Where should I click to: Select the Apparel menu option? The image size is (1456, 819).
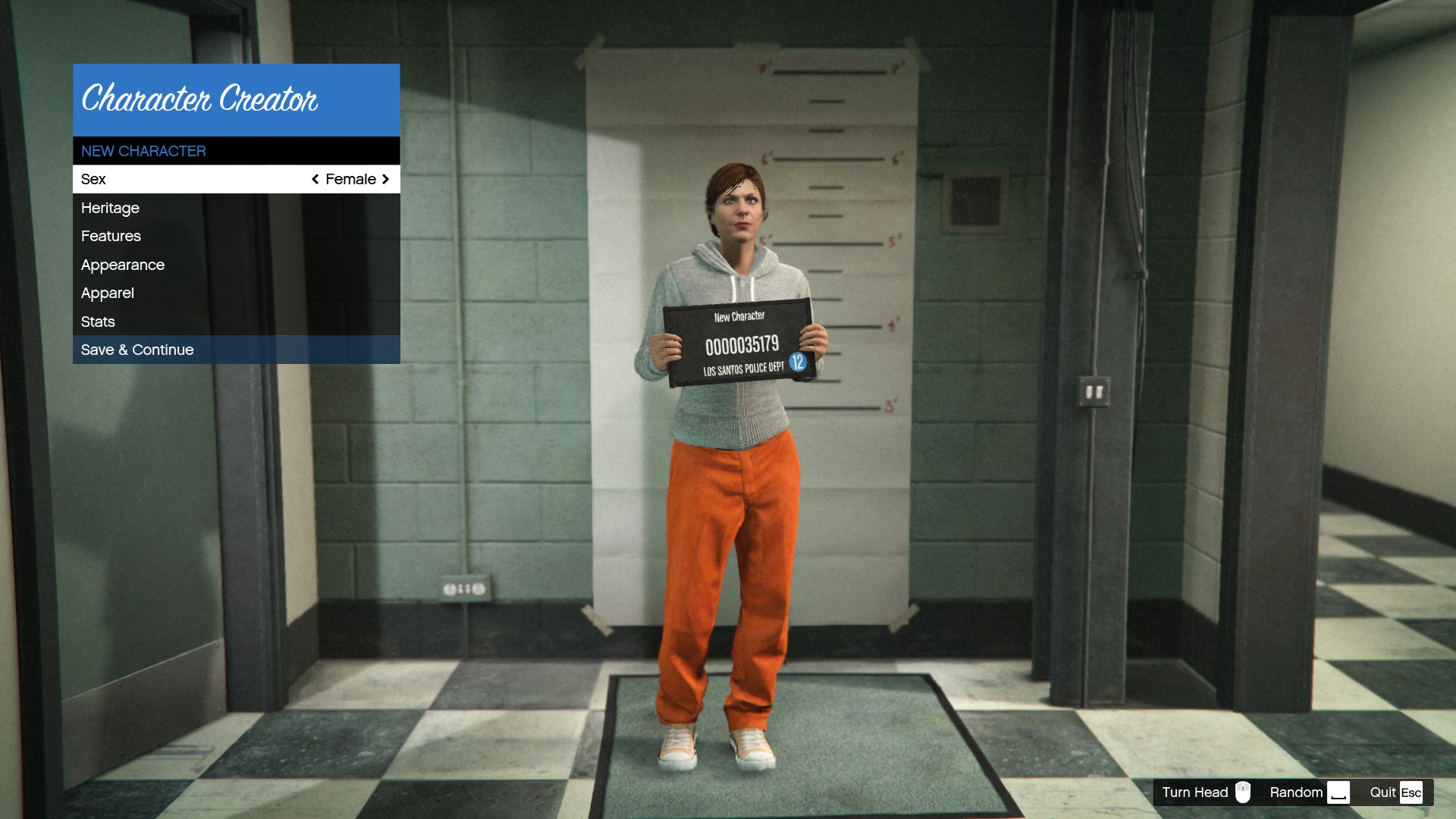107,293
